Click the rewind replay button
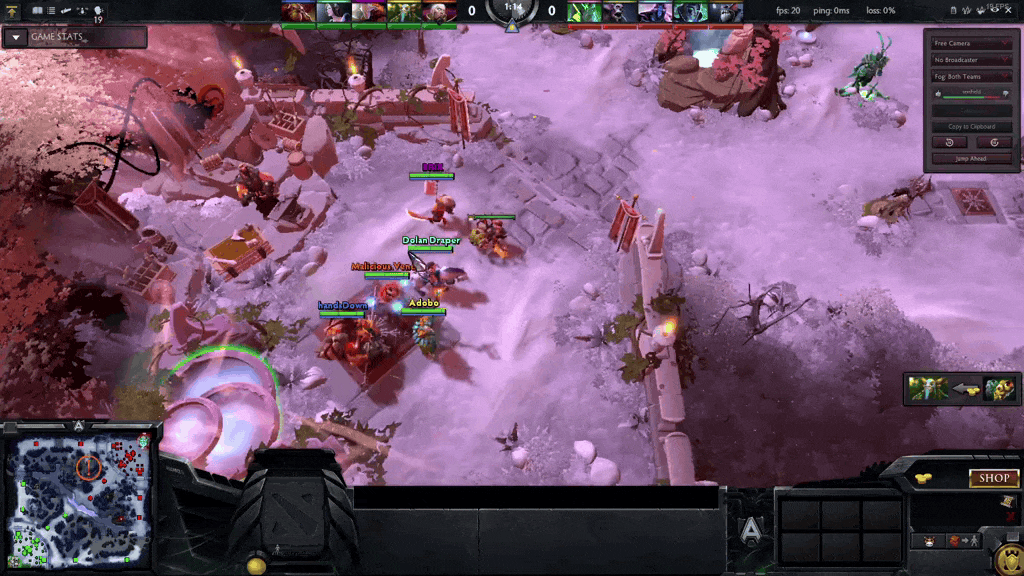Viewport: 1024px width, 576px height. [x=949, y=142]
